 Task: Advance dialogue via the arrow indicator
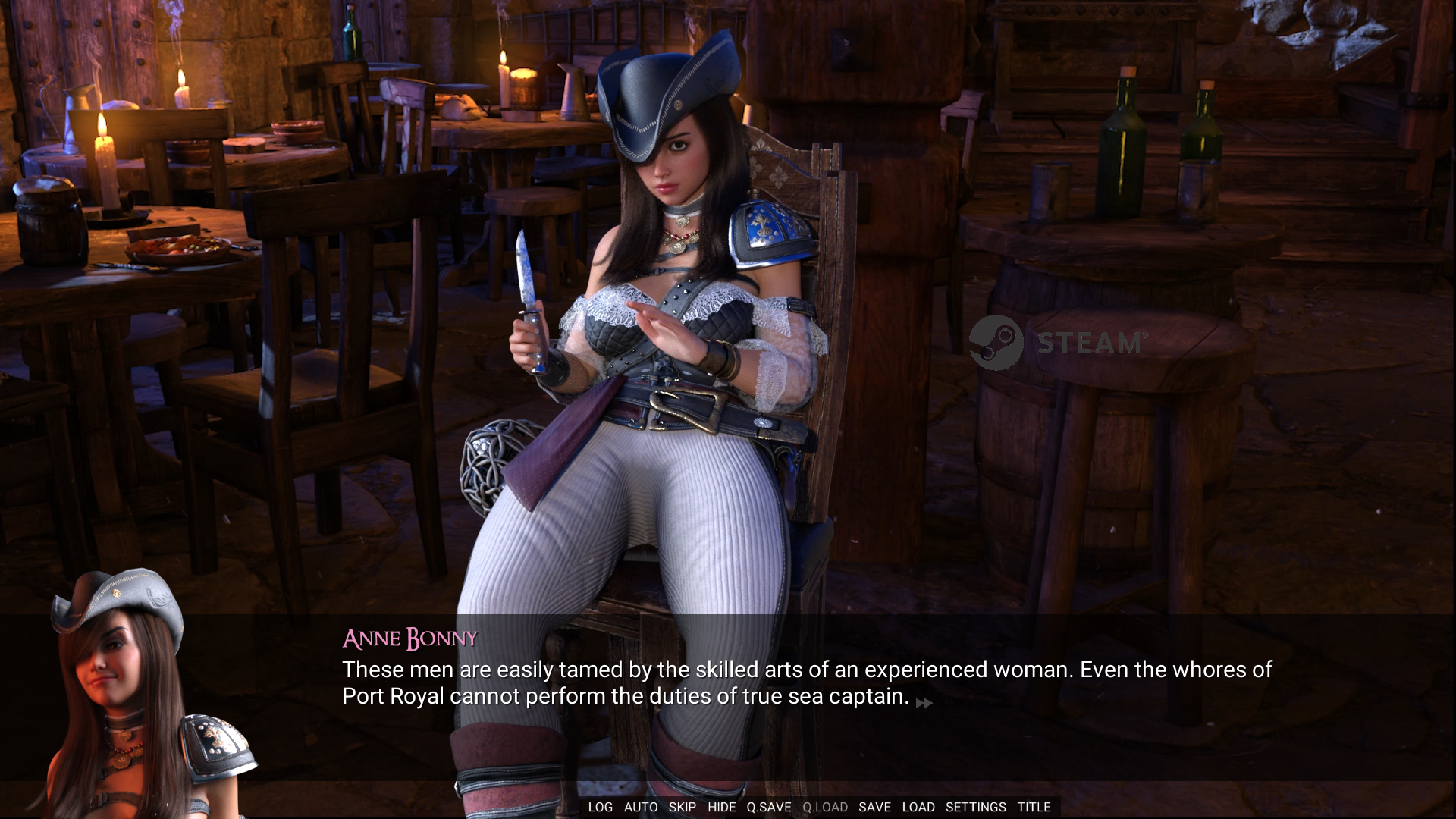coord(924,703)
